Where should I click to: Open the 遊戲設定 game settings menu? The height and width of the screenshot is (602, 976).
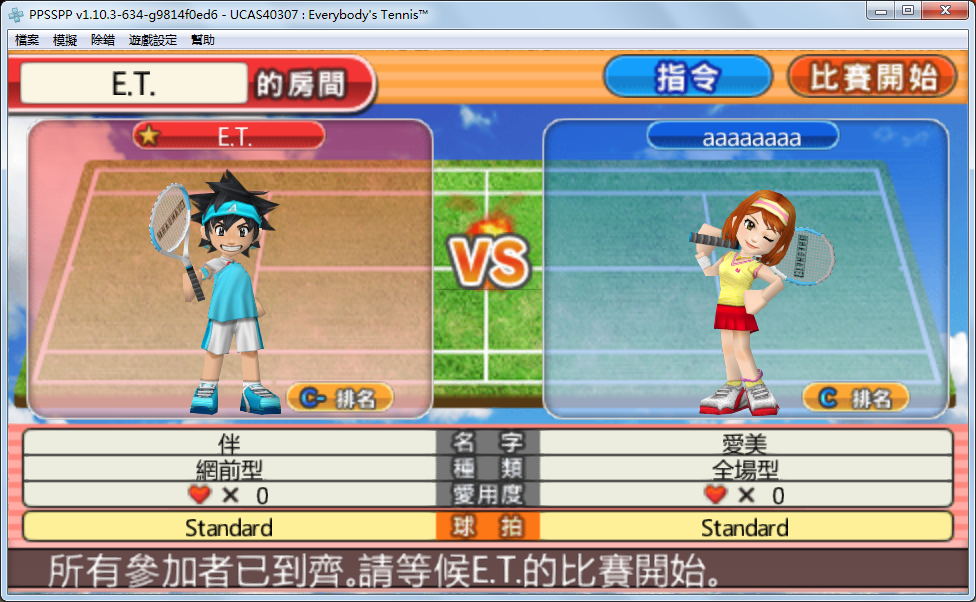[x=153, y=40]
